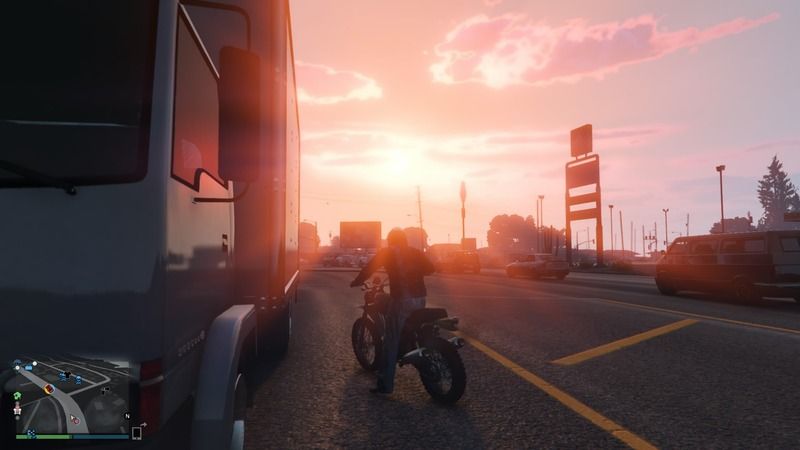Select the north compass marker on minimap
The image size is (800, 450).
tap(127, 416)
